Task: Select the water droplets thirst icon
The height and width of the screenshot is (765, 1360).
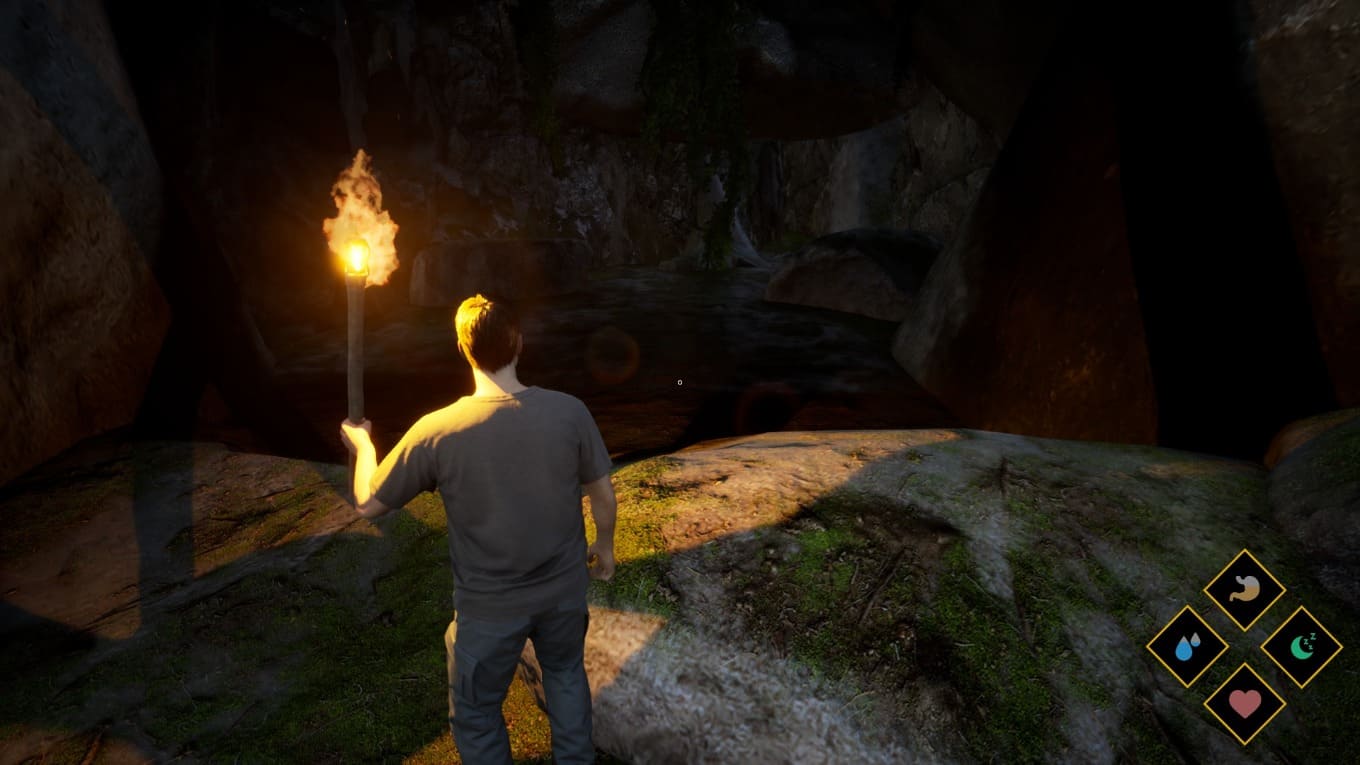Action: pos(1187,647)
